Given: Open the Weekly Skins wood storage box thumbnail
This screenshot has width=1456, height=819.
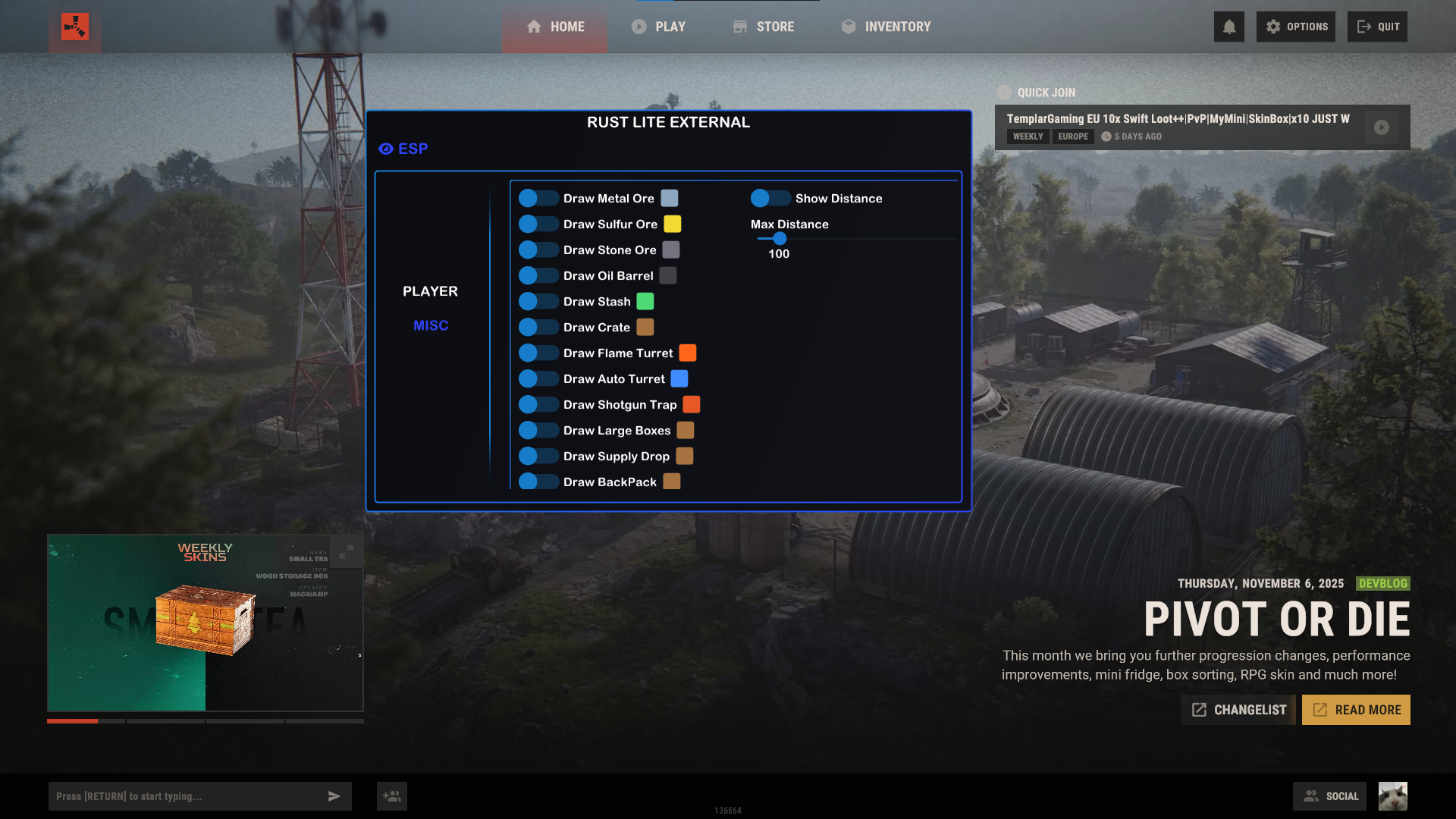Looking at the screenshot, I should tap(205, 622).
